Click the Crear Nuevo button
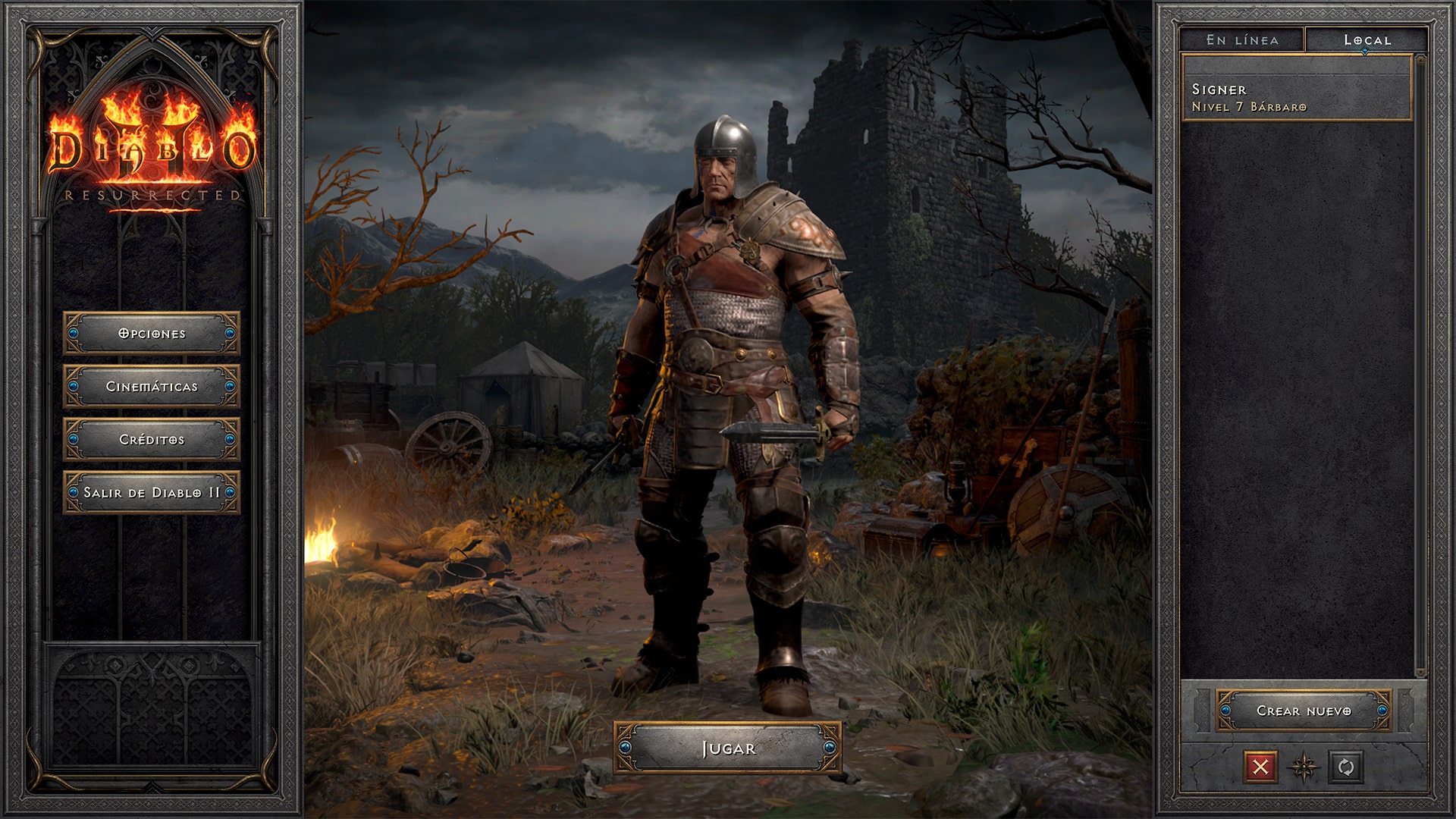The height and width of the screenshot is (819, 1456). [1304, 711]
